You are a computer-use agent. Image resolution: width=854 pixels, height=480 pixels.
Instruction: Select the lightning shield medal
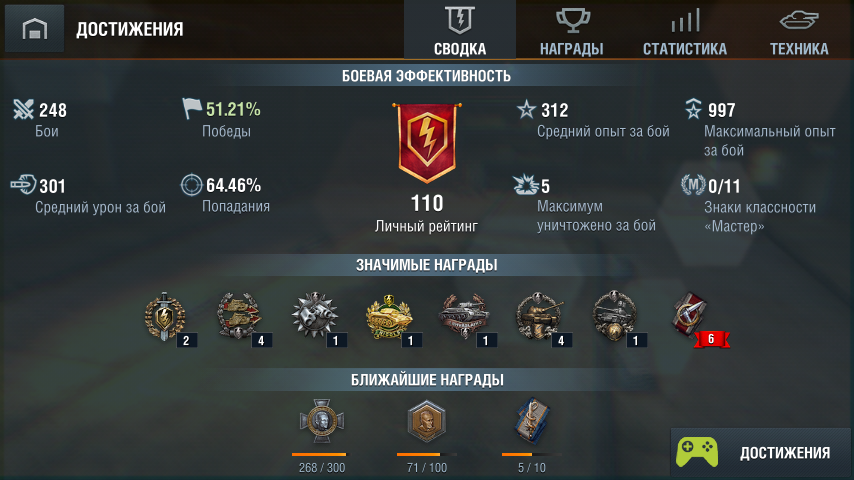coord(164,317)
